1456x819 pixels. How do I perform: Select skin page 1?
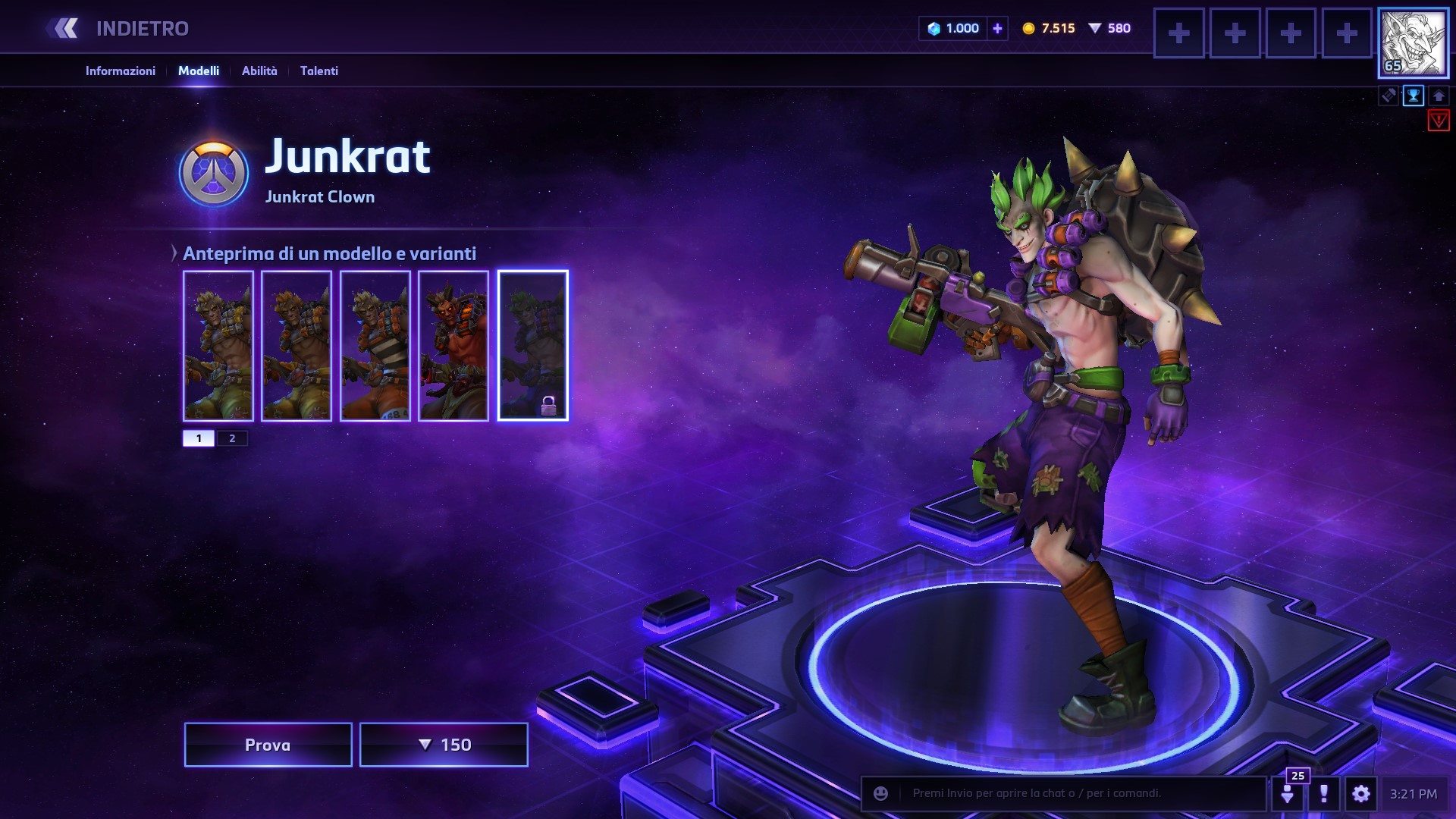click(x=199, y=438)
